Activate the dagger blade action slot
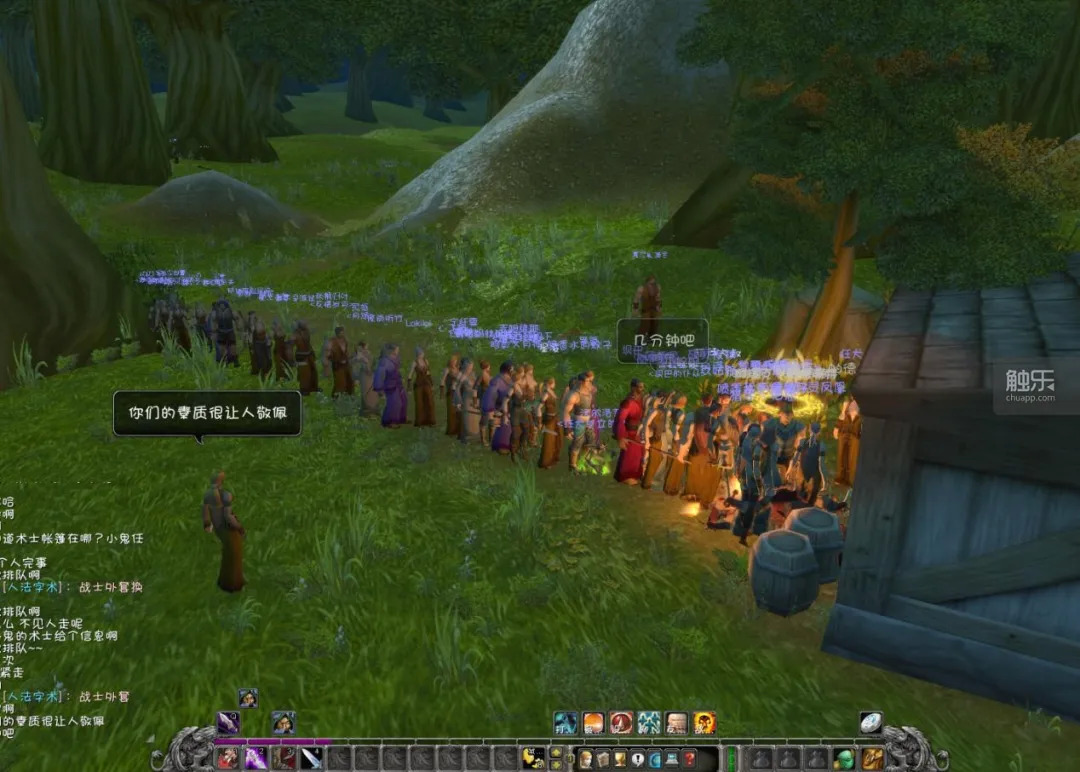The height and width of the screenshot is (772, 1080). click(312, 758)
